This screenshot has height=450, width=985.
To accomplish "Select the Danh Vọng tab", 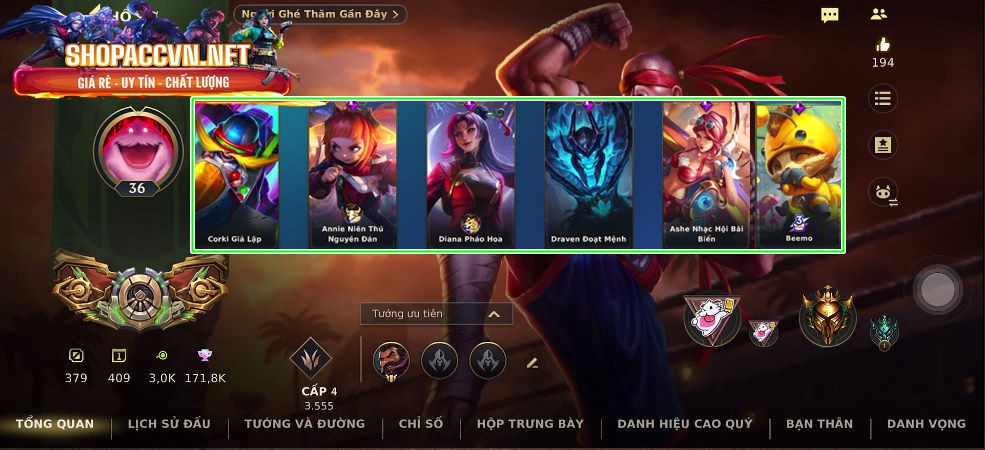I will coord(926,424).
